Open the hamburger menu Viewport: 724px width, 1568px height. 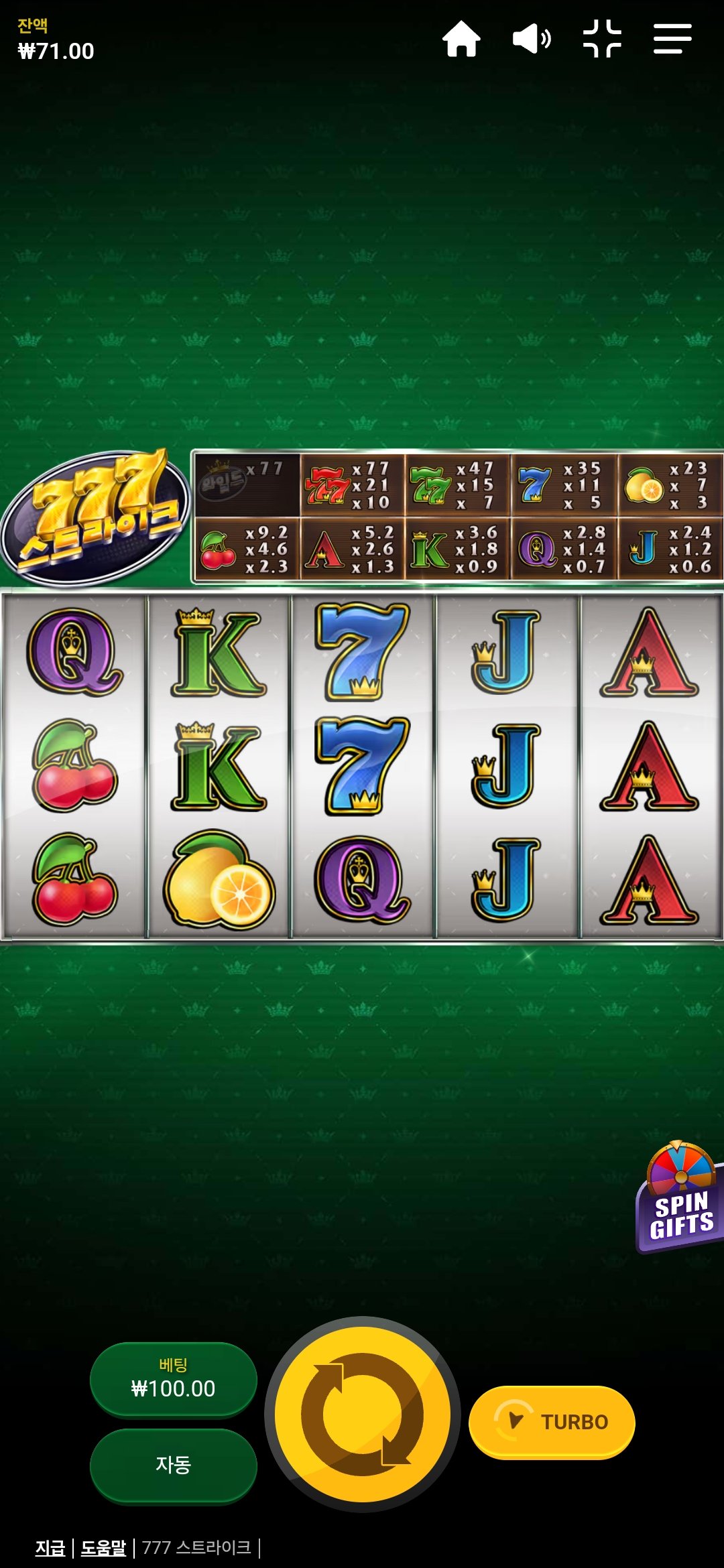[672, 39]
